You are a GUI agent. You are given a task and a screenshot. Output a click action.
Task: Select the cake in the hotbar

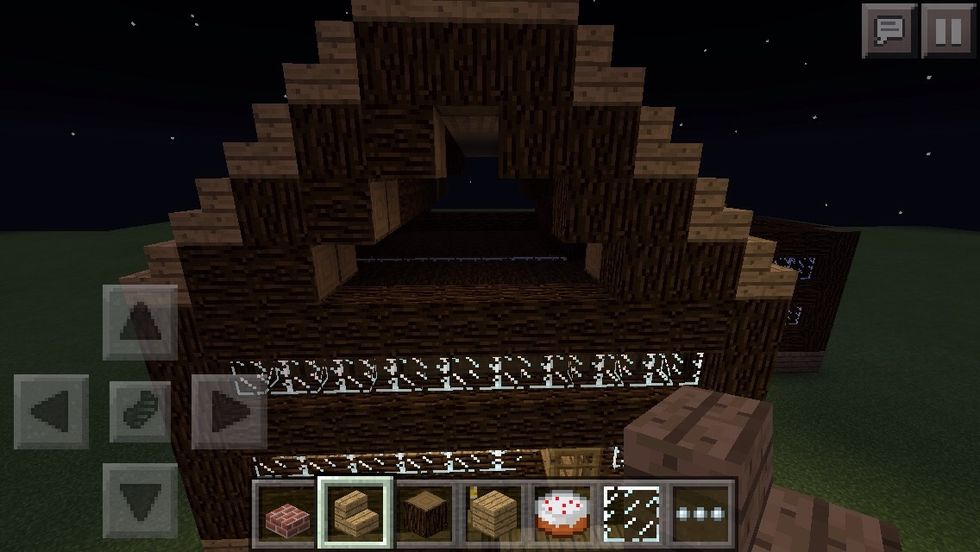tap(562, 513)
